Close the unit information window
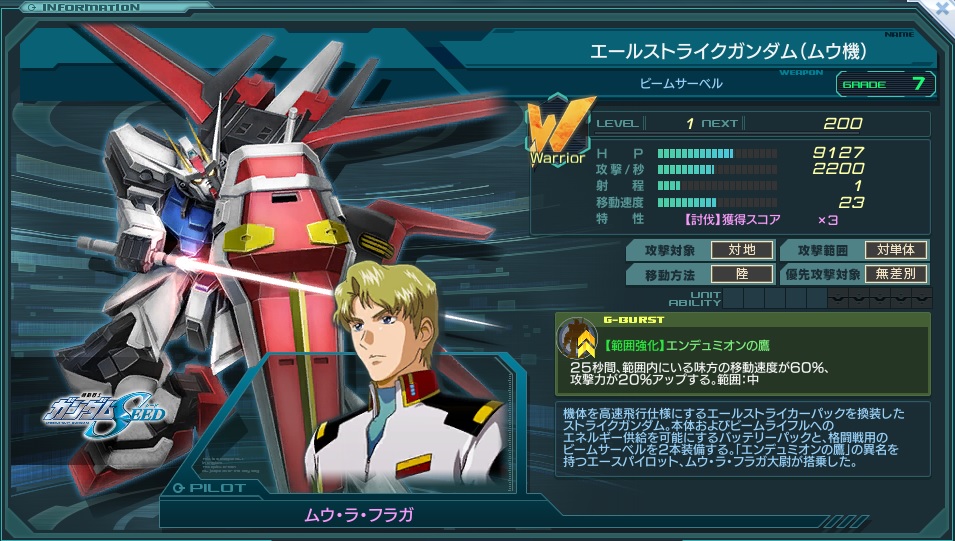Screen dimensions: 955x541 [940, 8]
